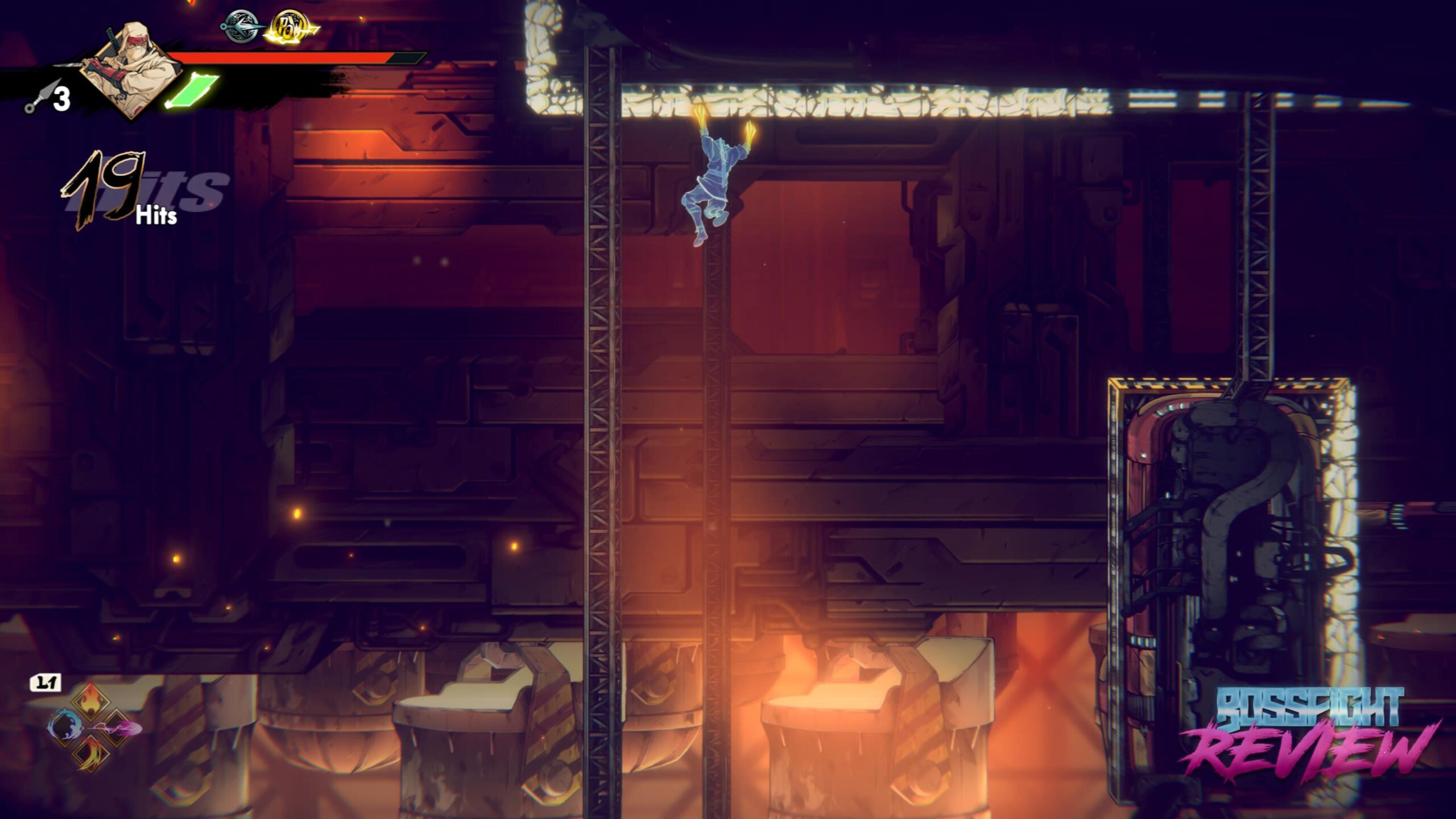The width and height of the screenshot is (1456, 819).
Task: Trigger the orange flame crescent ninpo
Action: click(91, 754)
